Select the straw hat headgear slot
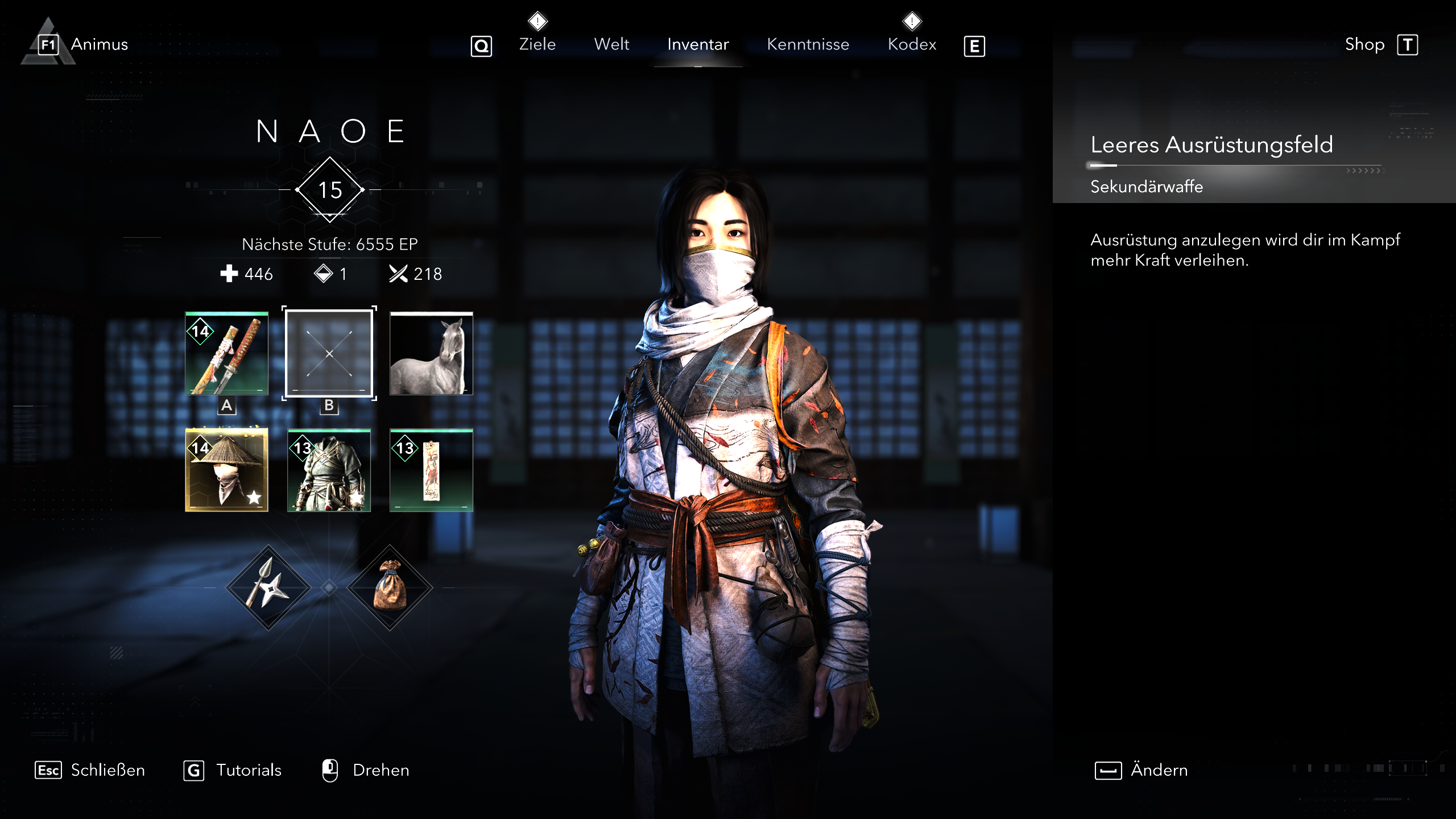The image size is (1456, 819). click(x=226, y=471)
